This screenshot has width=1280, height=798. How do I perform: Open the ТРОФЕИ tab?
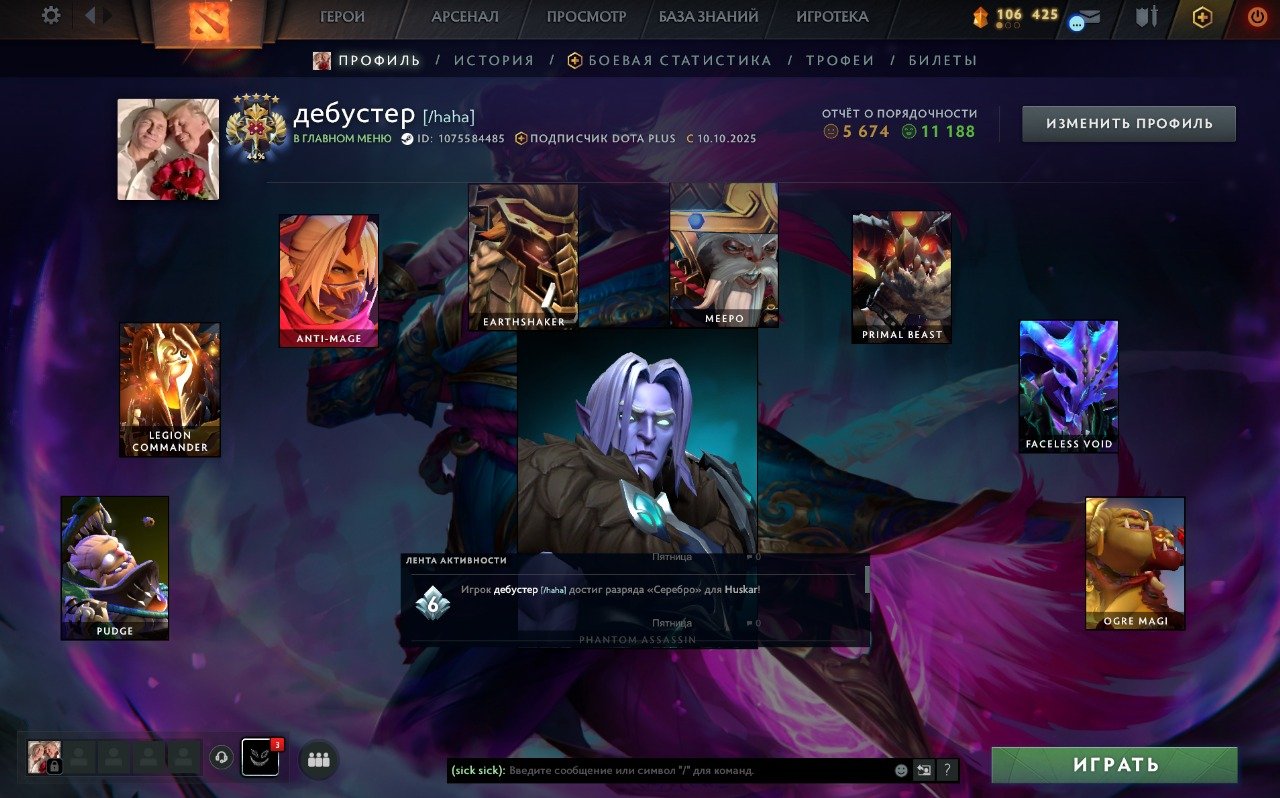(840, 60)
